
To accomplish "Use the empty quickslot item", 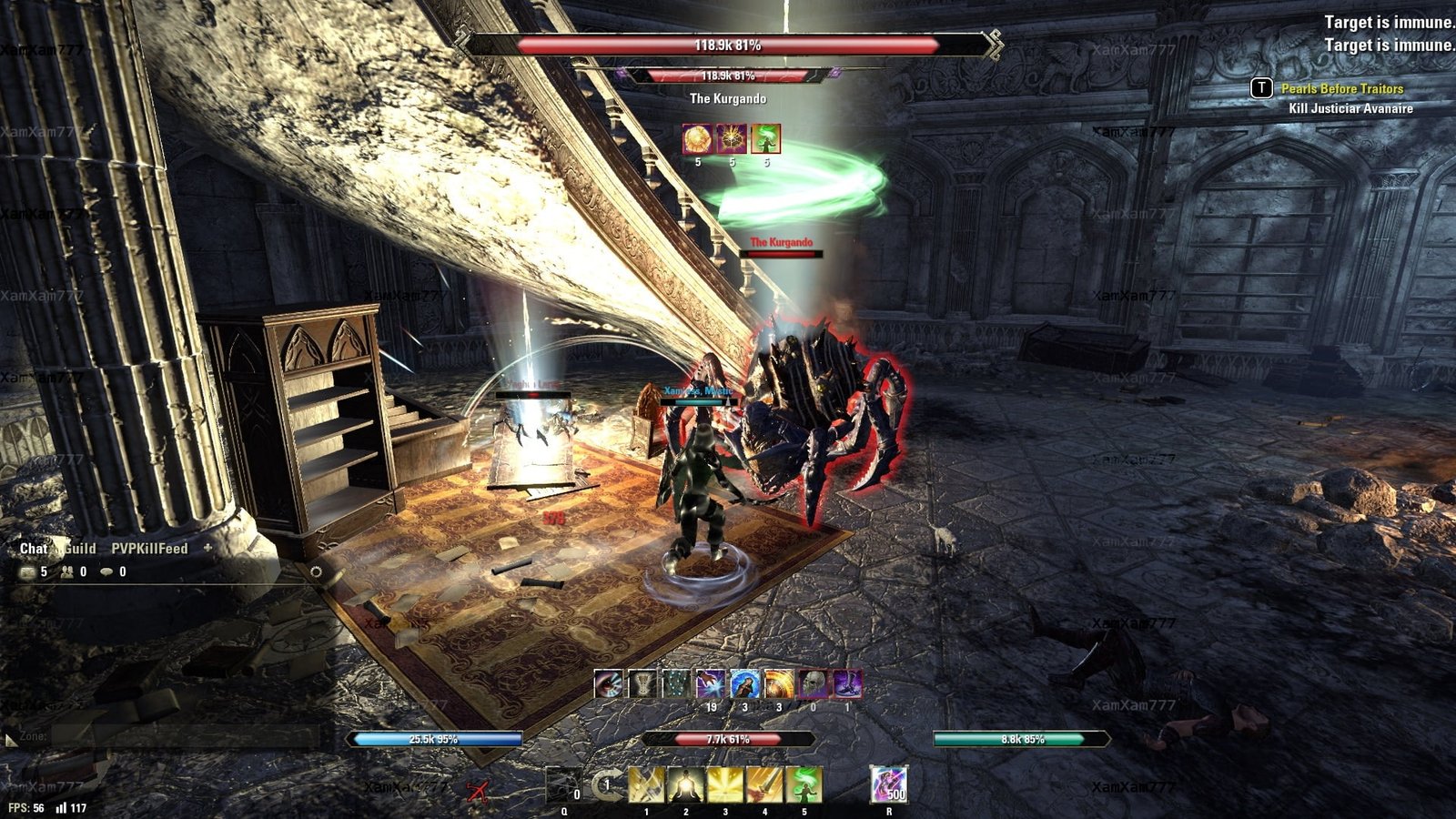I will tap(563, 784).
